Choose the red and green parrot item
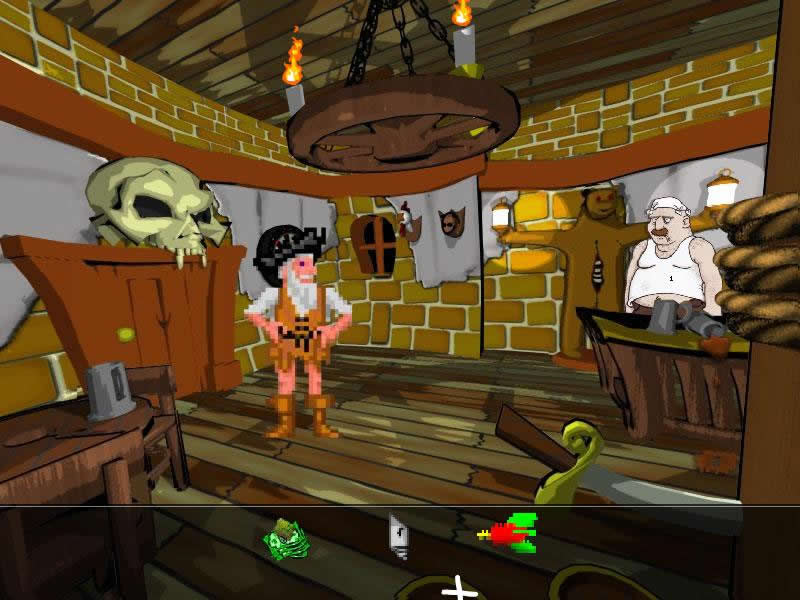 point(510,531)
